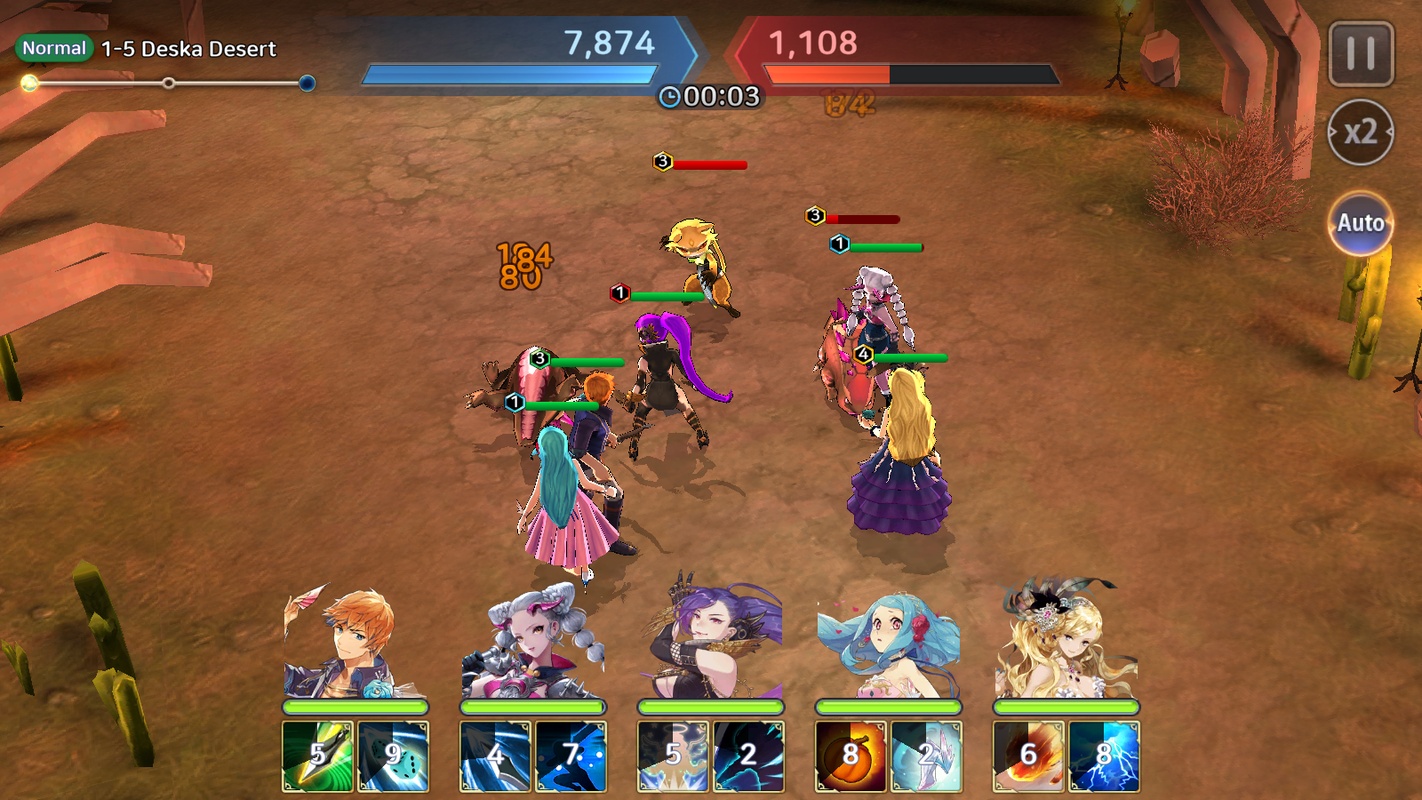Activate the halo and crown skill

click(673, 755)
